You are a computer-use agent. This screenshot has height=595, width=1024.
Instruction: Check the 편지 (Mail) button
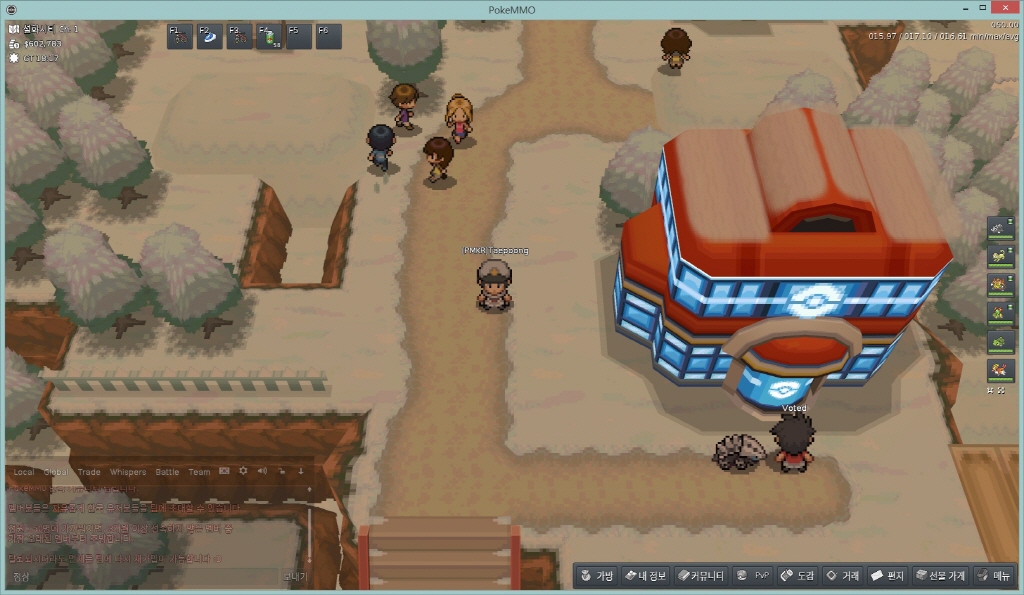click(x=887, y=576)
